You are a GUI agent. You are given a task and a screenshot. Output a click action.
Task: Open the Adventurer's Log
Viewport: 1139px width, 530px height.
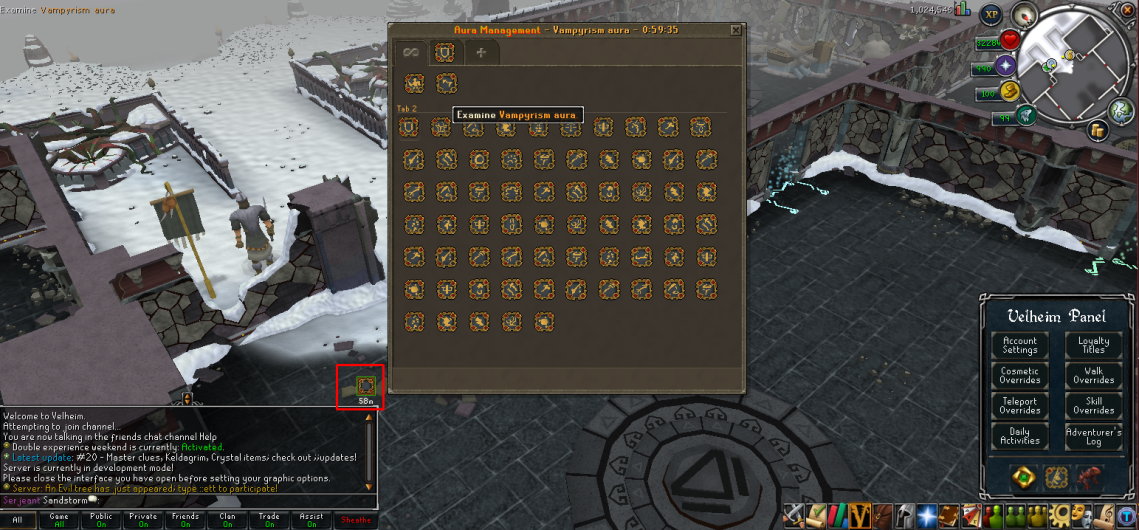1093,436
